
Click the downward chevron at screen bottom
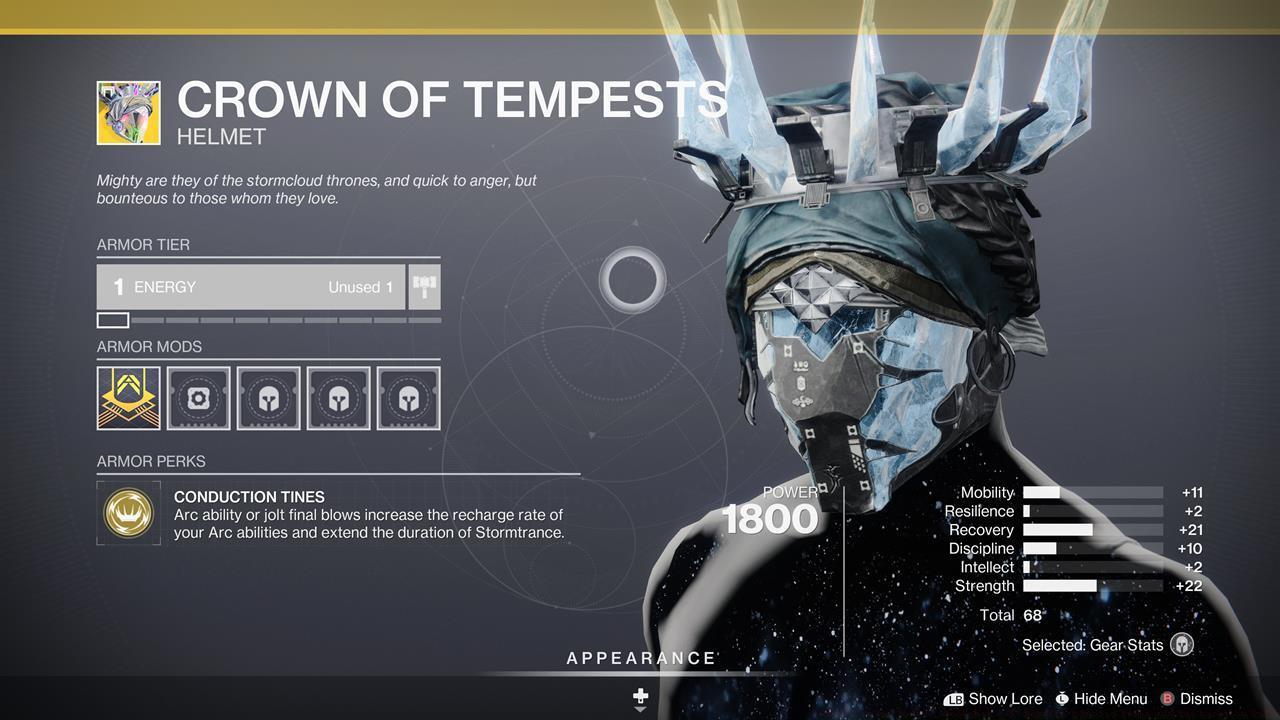click(x=640, y=710)
